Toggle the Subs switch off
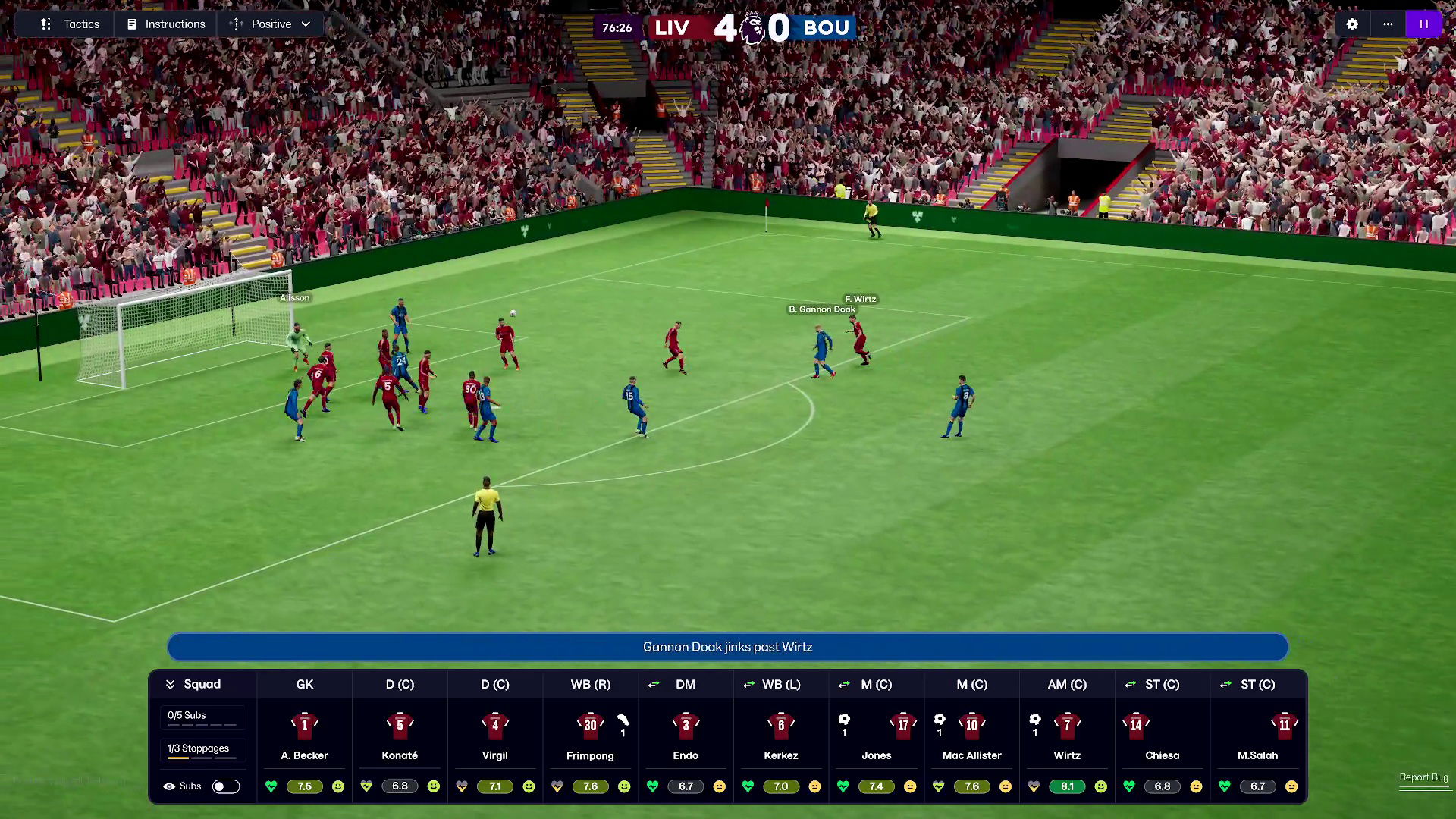This screenshot has height=819, width=1456. pos(226,786)
